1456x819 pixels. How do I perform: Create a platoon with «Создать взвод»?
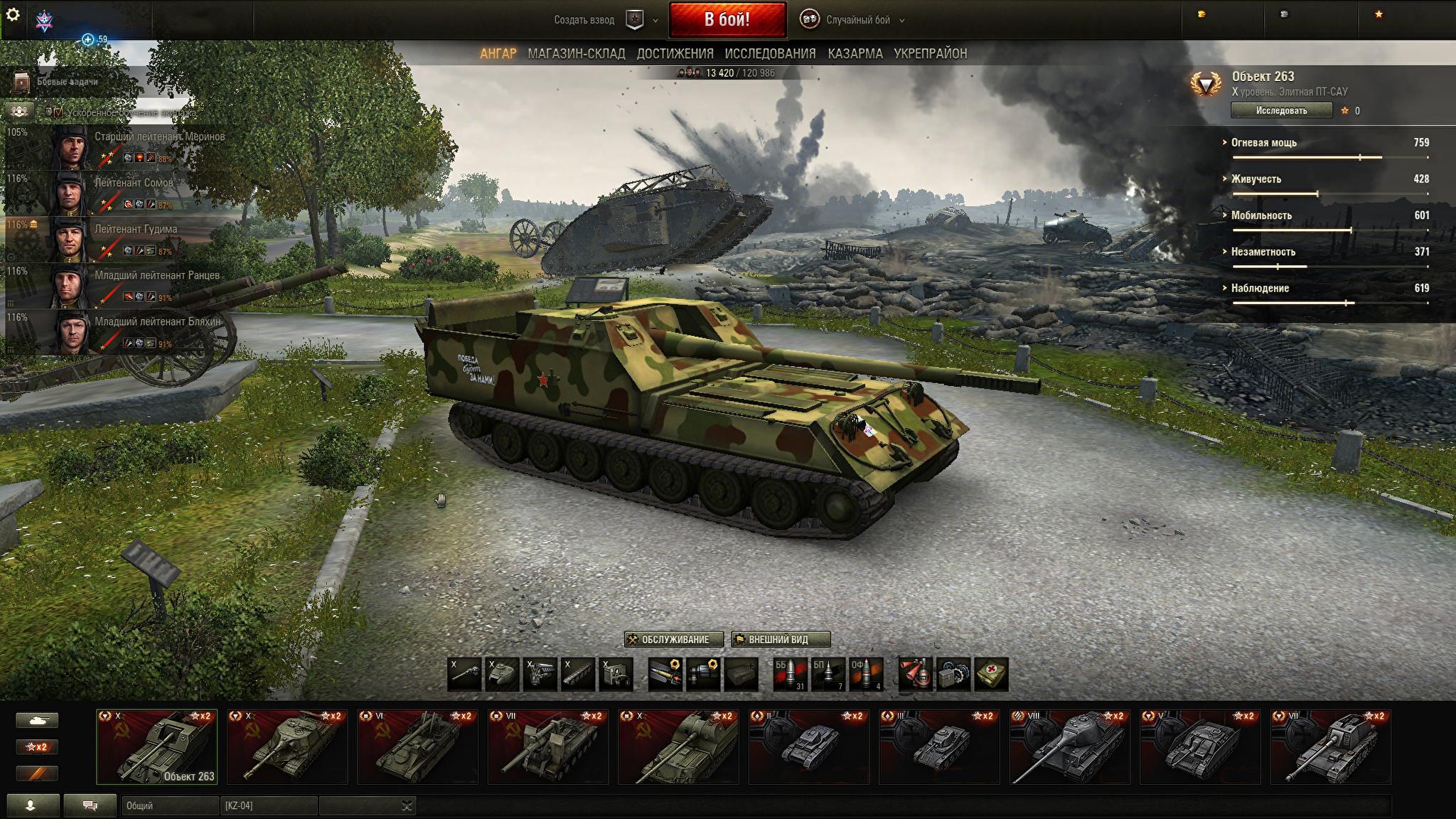pos(584,20)
